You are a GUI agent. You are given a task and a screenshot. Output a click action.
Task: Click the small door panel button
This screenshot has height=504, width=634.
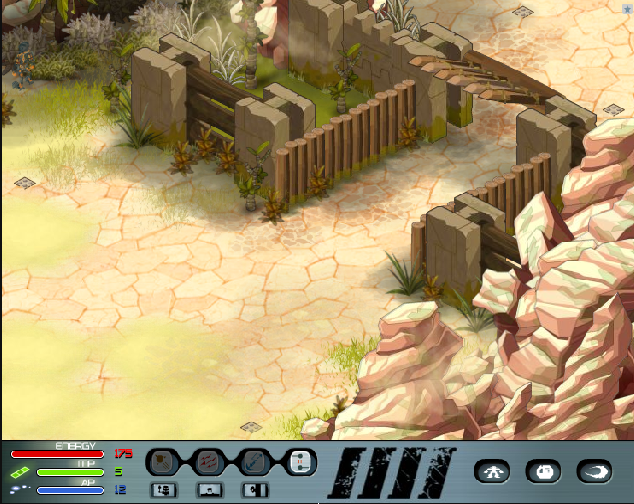click(x=255, y=489)
